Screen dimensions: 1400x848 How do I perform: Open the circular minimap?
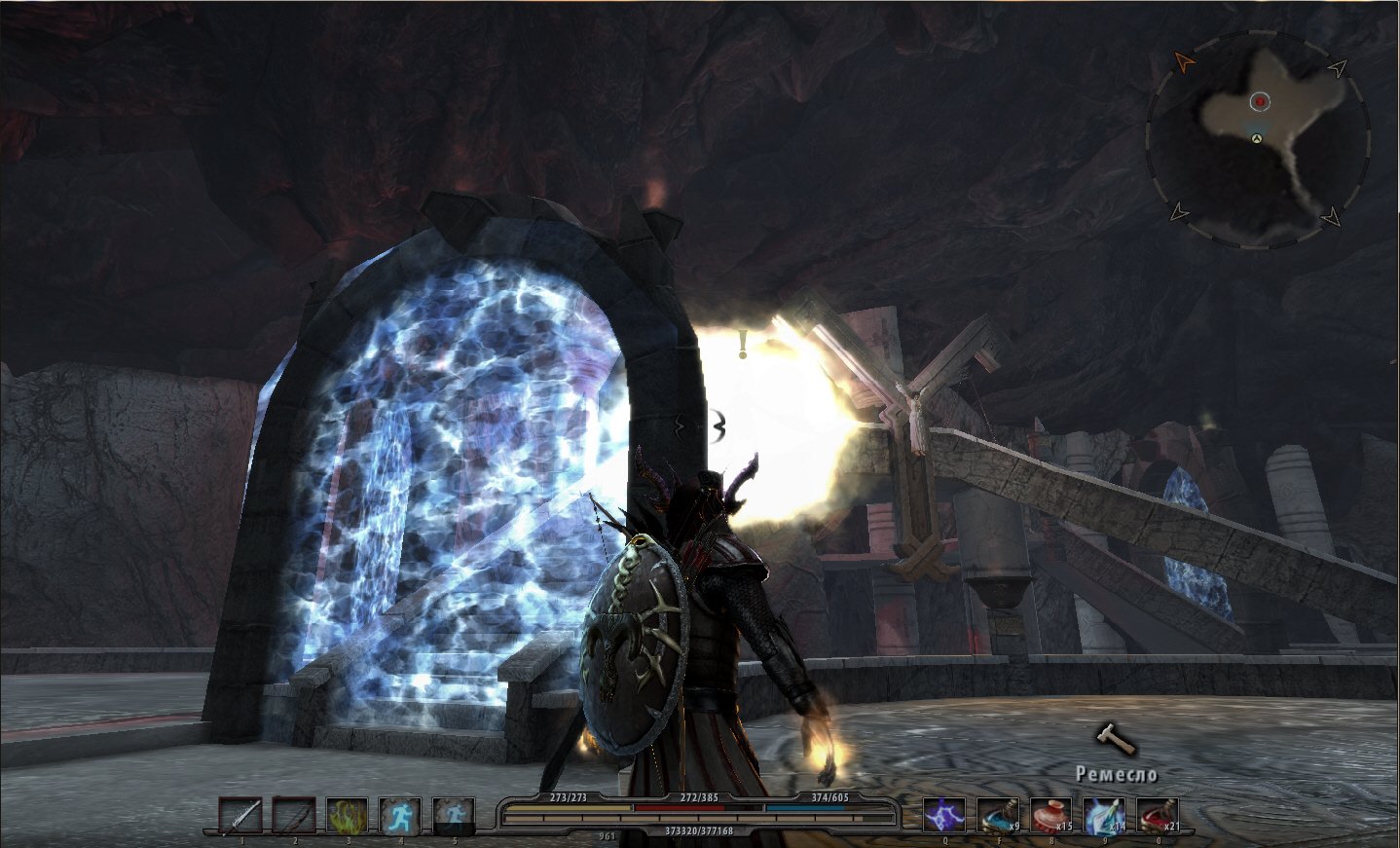(1258, 137)
